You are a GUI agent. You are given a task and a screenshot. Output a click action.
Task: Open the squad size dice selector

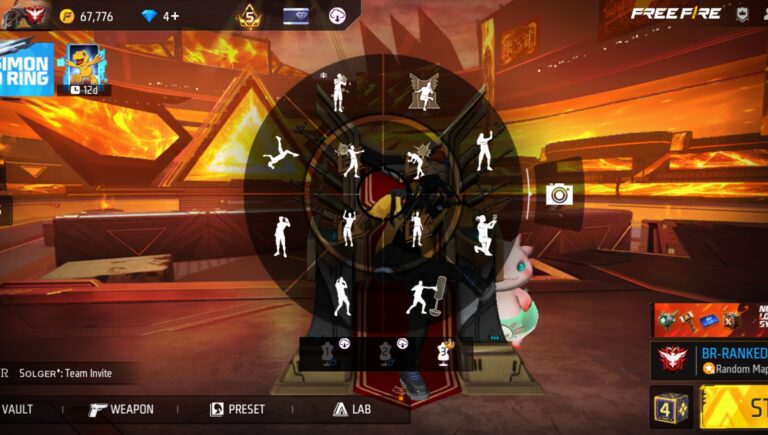click(669, 408)
